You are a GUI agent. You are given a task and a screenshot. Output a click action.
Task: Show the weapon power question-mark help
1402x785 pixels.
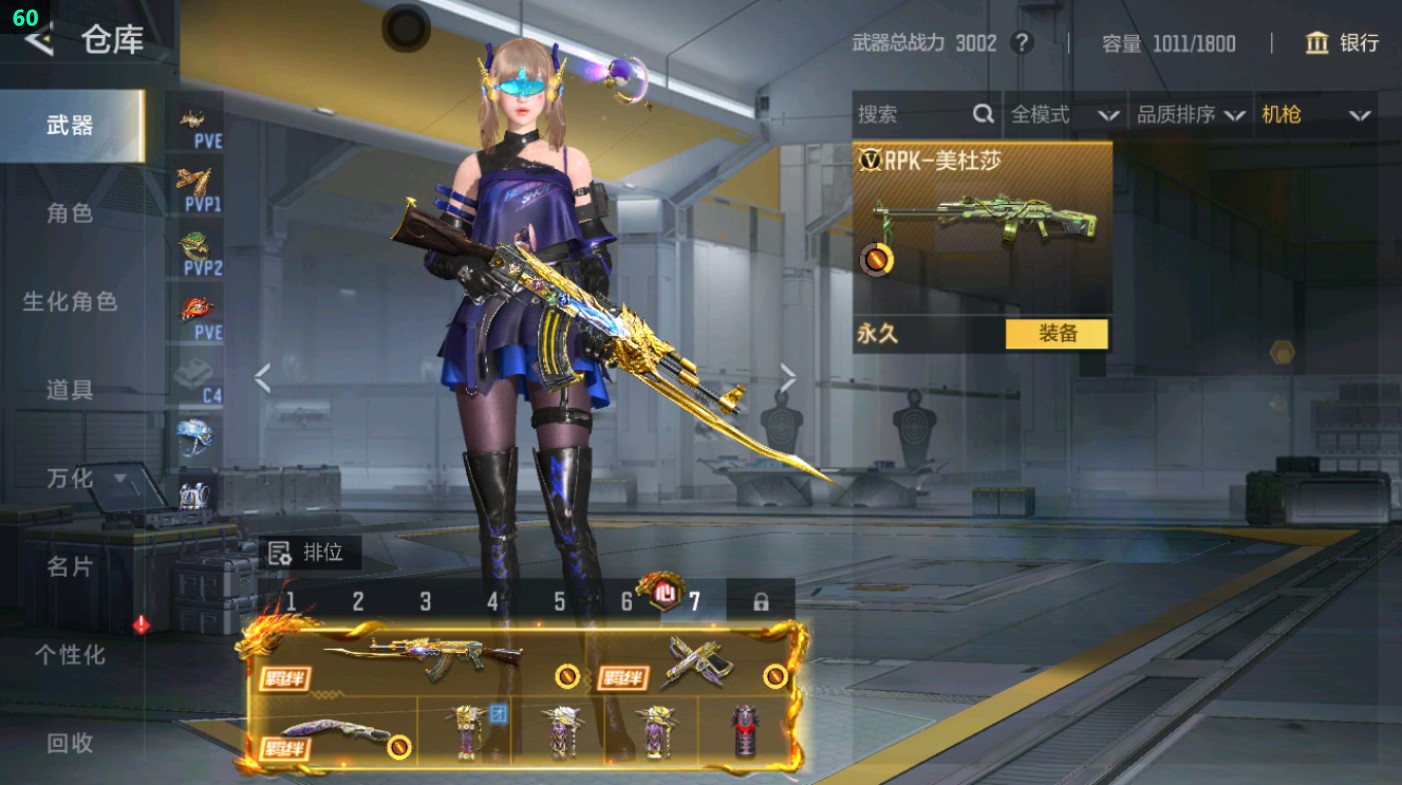pos(1021,43)
